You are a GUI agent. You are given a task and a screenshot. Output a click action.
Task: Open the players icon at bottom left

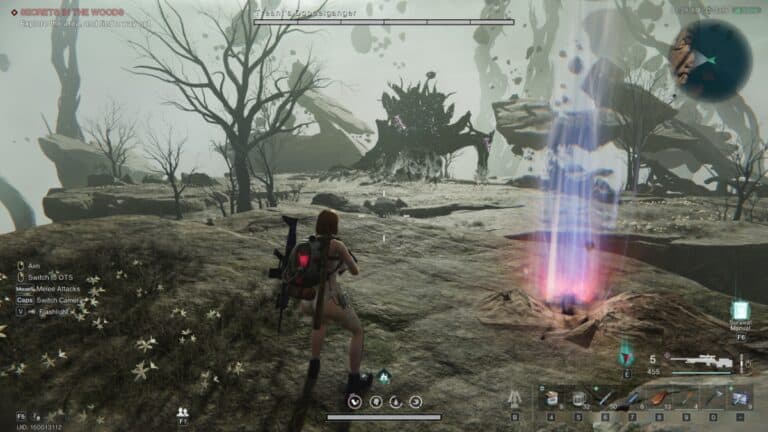[183, 411]
